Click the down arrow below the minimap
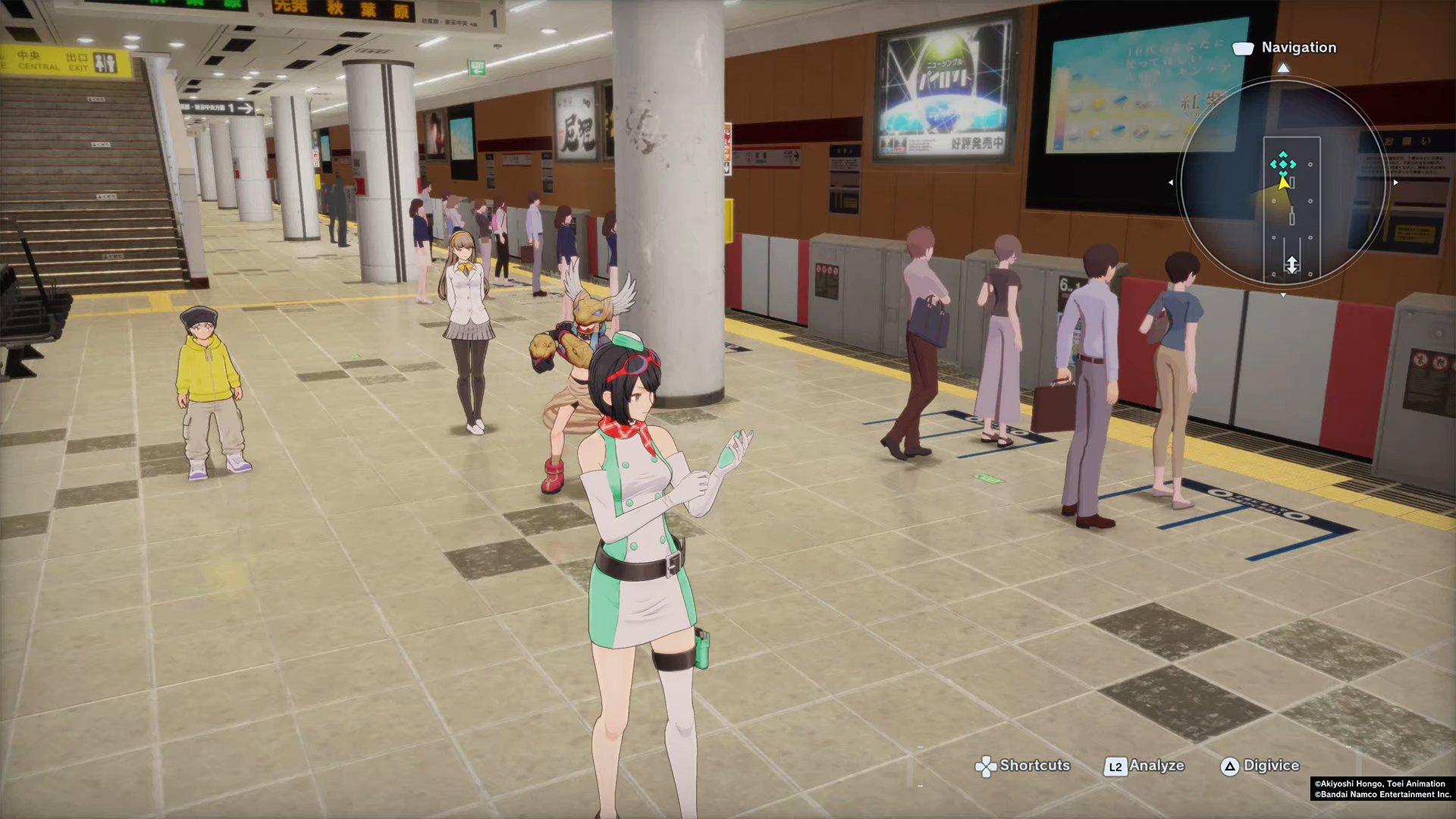Screen dimensions: 1456x819 [x=1283, y=295]
